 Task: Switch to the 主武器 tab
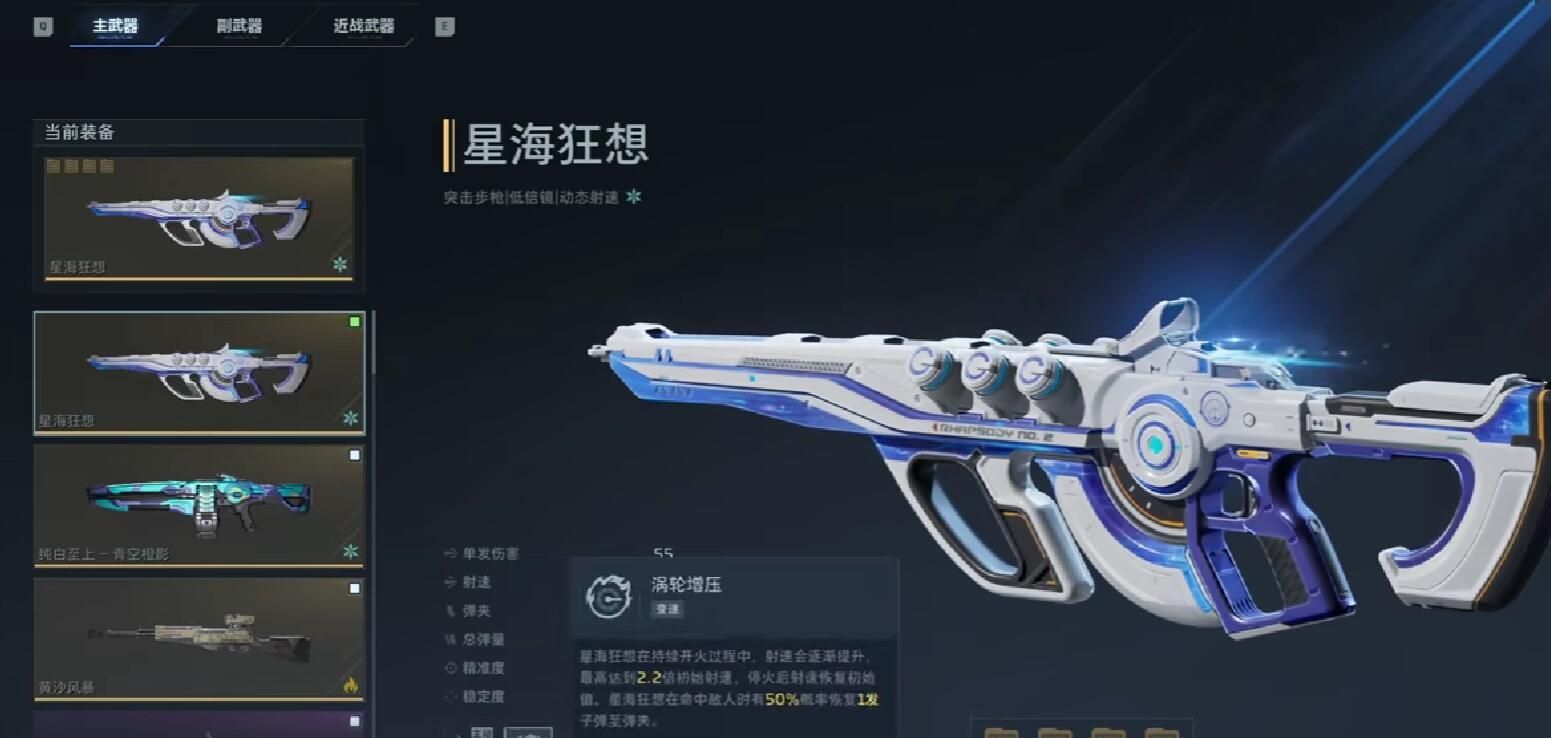(115, 26)
